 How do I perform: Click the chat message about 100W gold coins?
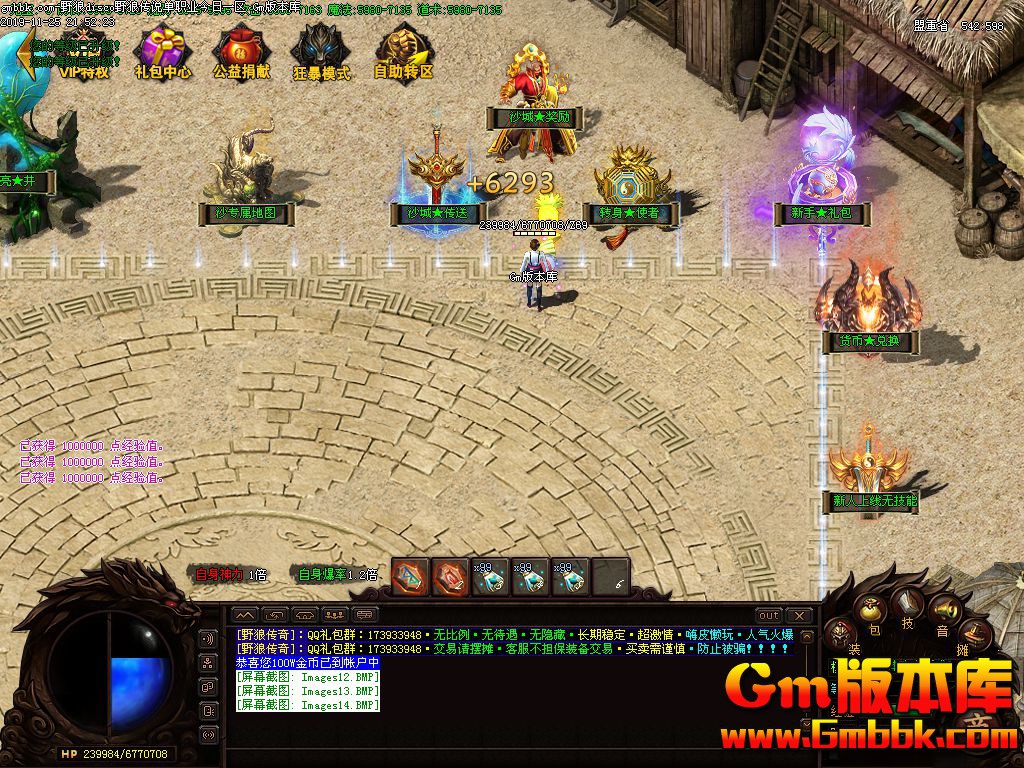(307, 663)
